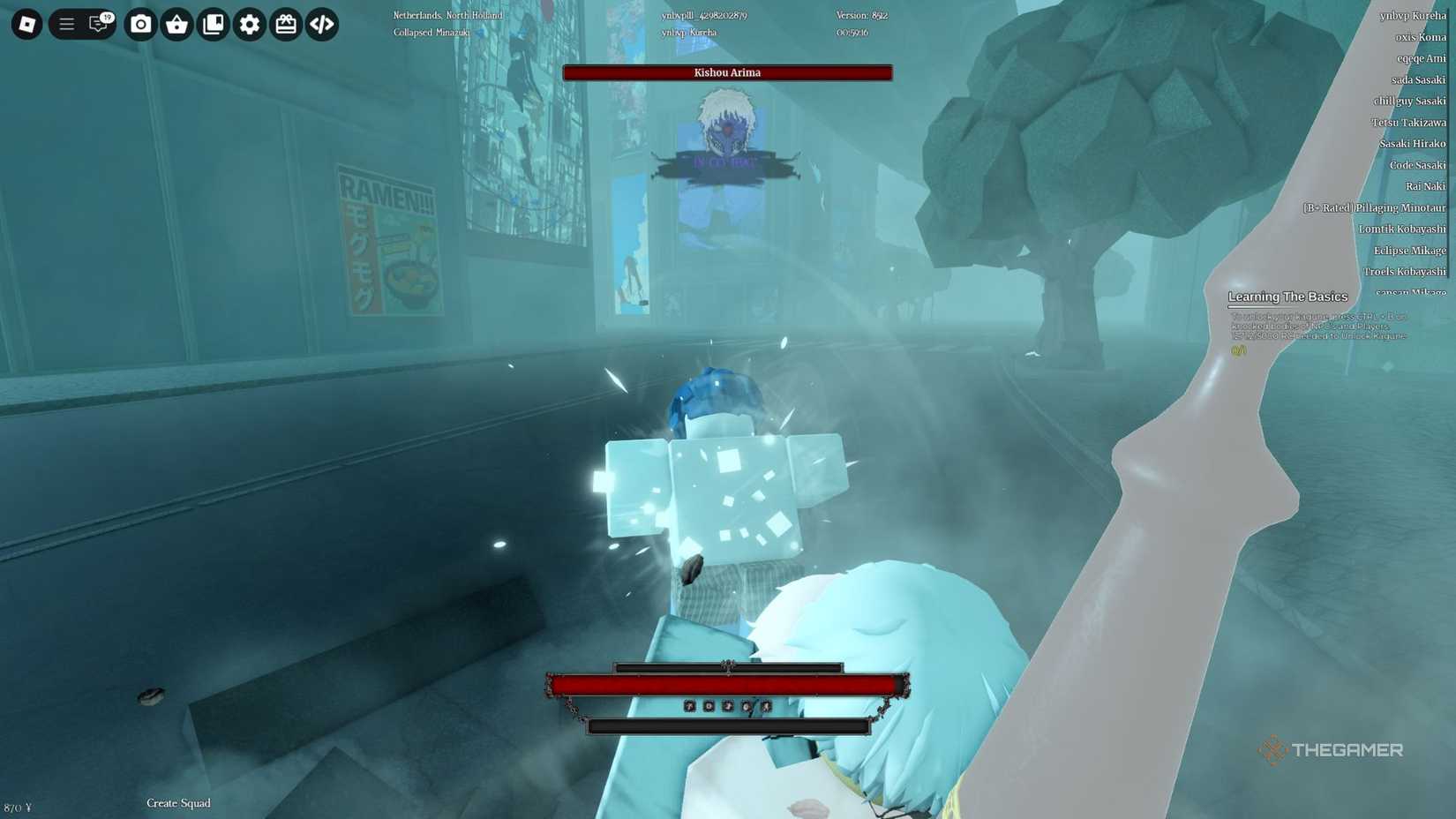Open the daily gift rewards icon
The width and height of the screenshot is (1456, 819).
coord(285,25)
